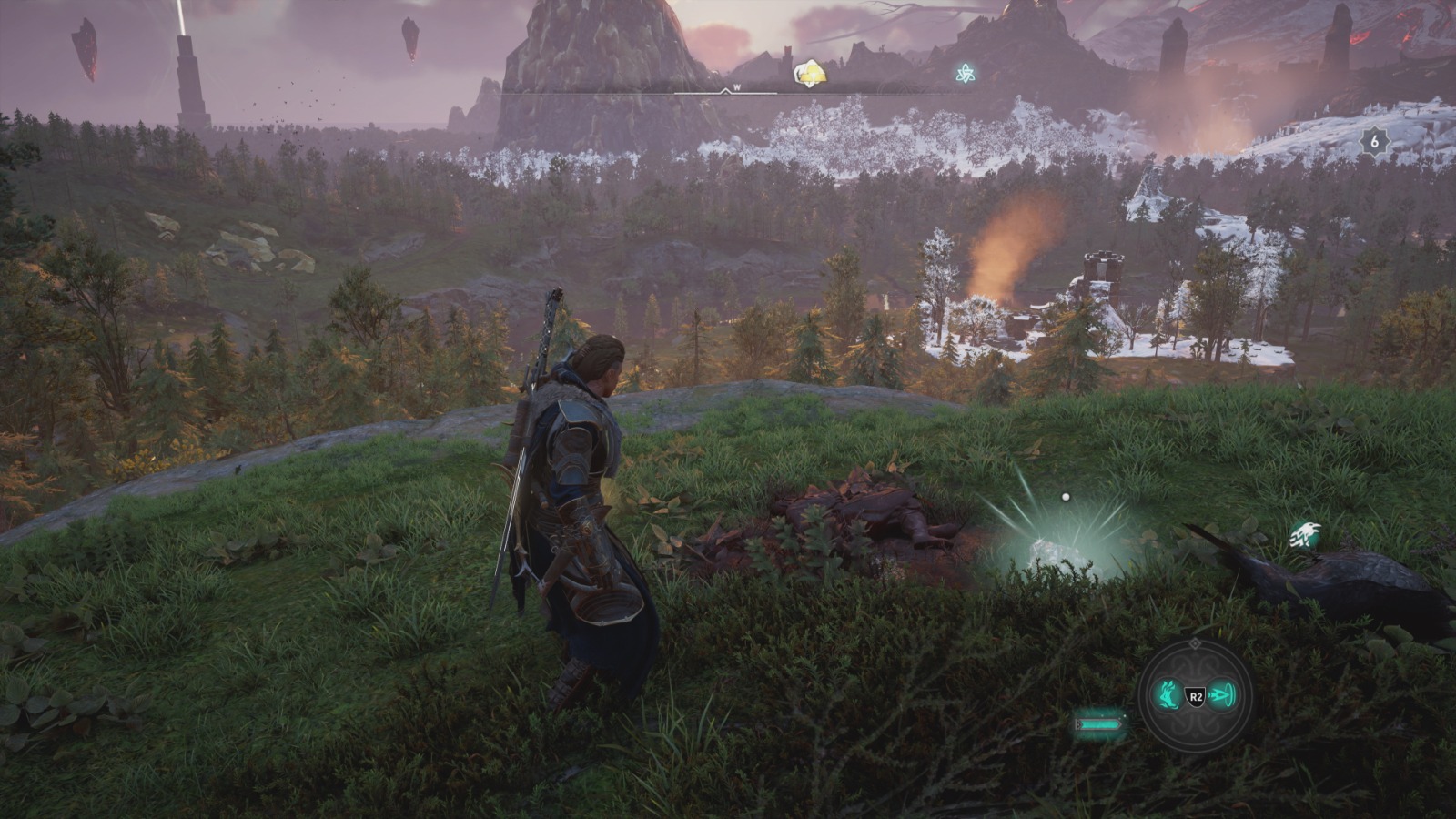Click the raven power icon above the dead bird
1456x819 pixels.
pos(1305,536)
